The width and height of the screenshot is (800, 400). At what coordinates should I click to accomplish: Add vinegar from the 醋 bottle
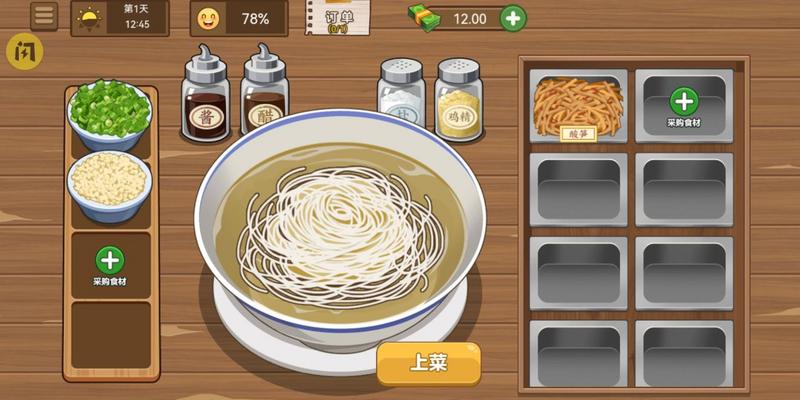(264, 97)
